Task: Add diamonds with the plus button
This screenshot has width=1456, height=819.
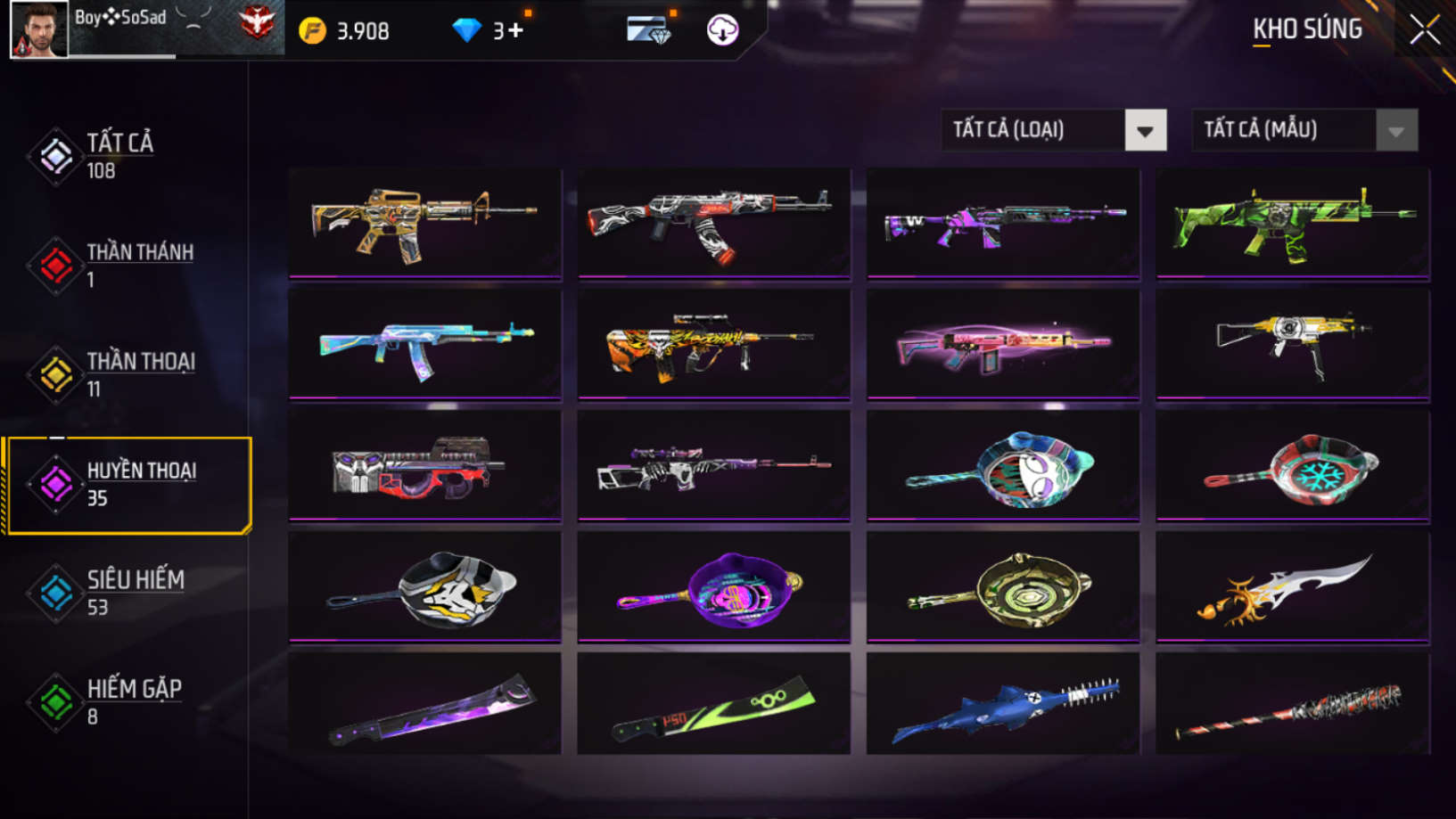Action: [x=515, y=30]
